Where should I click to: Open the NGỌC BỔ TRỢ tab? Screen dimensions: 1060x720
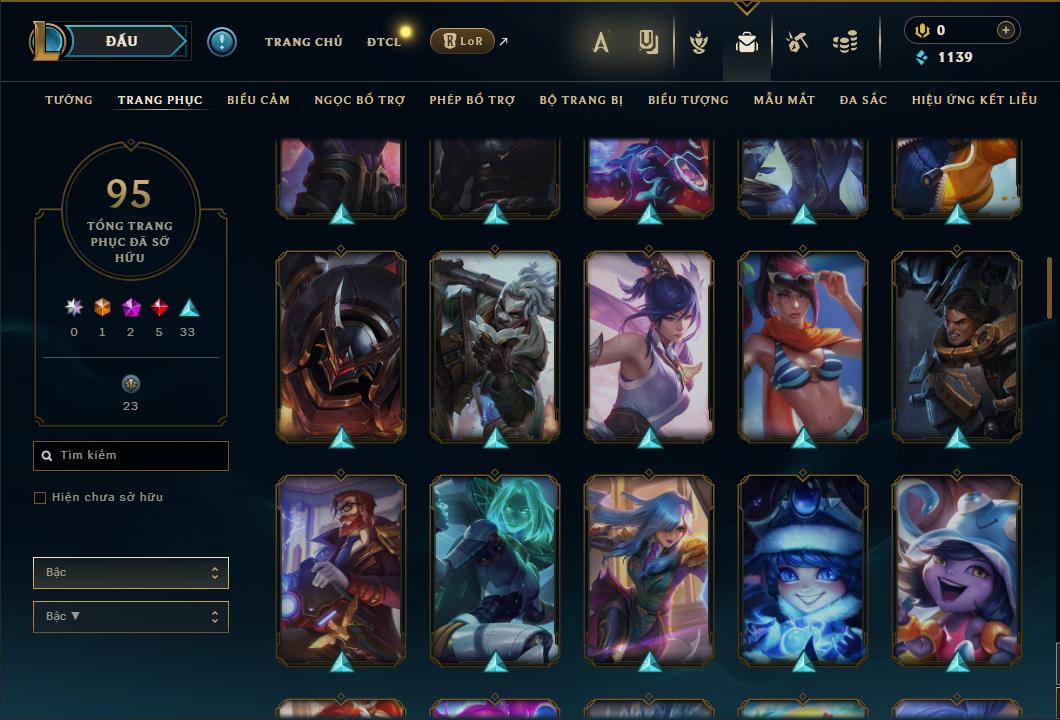[359, 100]
